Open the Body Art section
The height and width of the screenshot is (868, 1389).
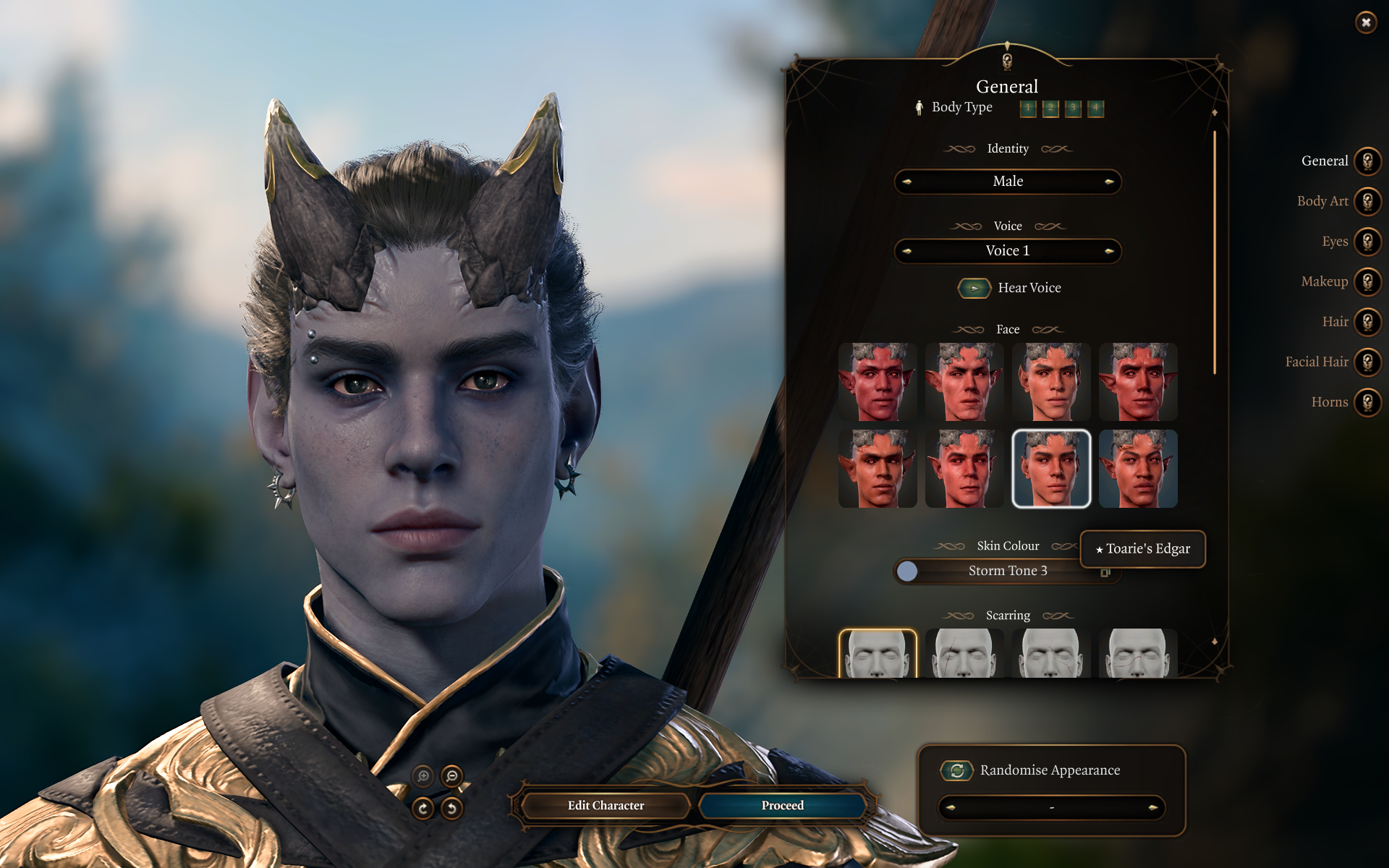click(x=1367, y=201)
